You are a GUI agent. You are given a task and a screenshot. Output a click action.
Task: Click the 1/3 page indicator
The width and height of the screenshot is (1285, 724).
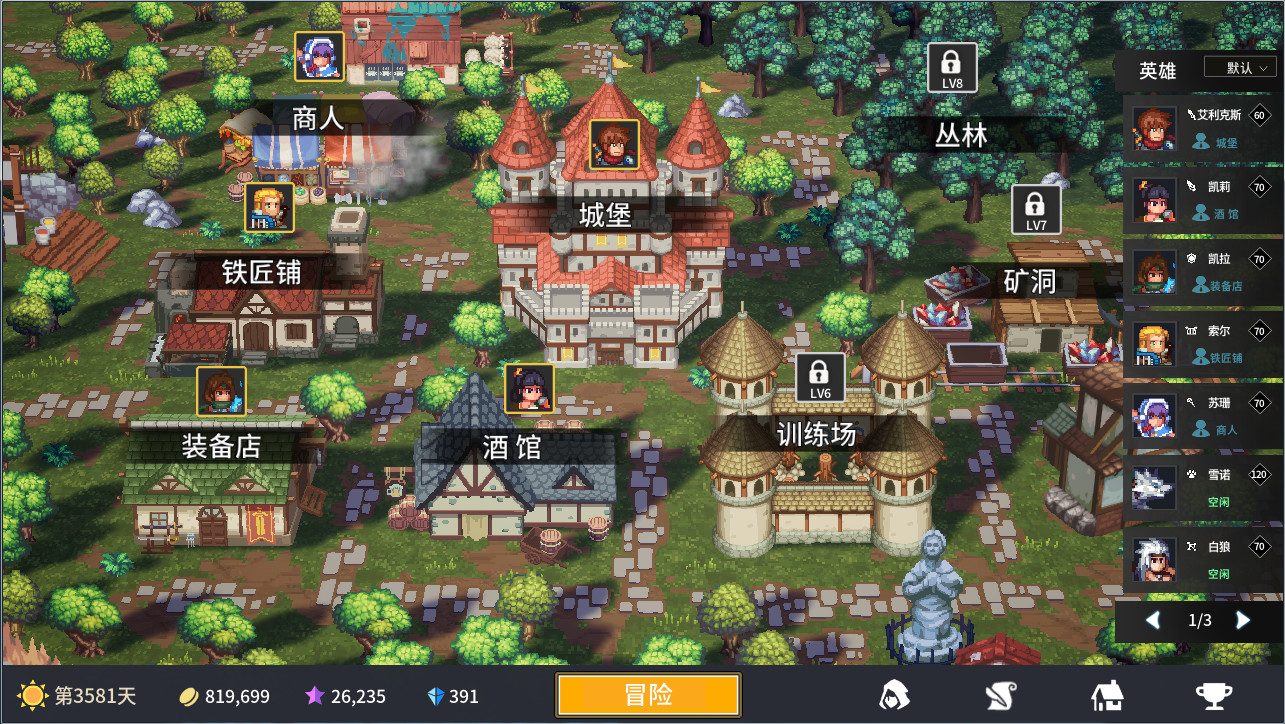pyautogui.click(x=1199, y=621)
